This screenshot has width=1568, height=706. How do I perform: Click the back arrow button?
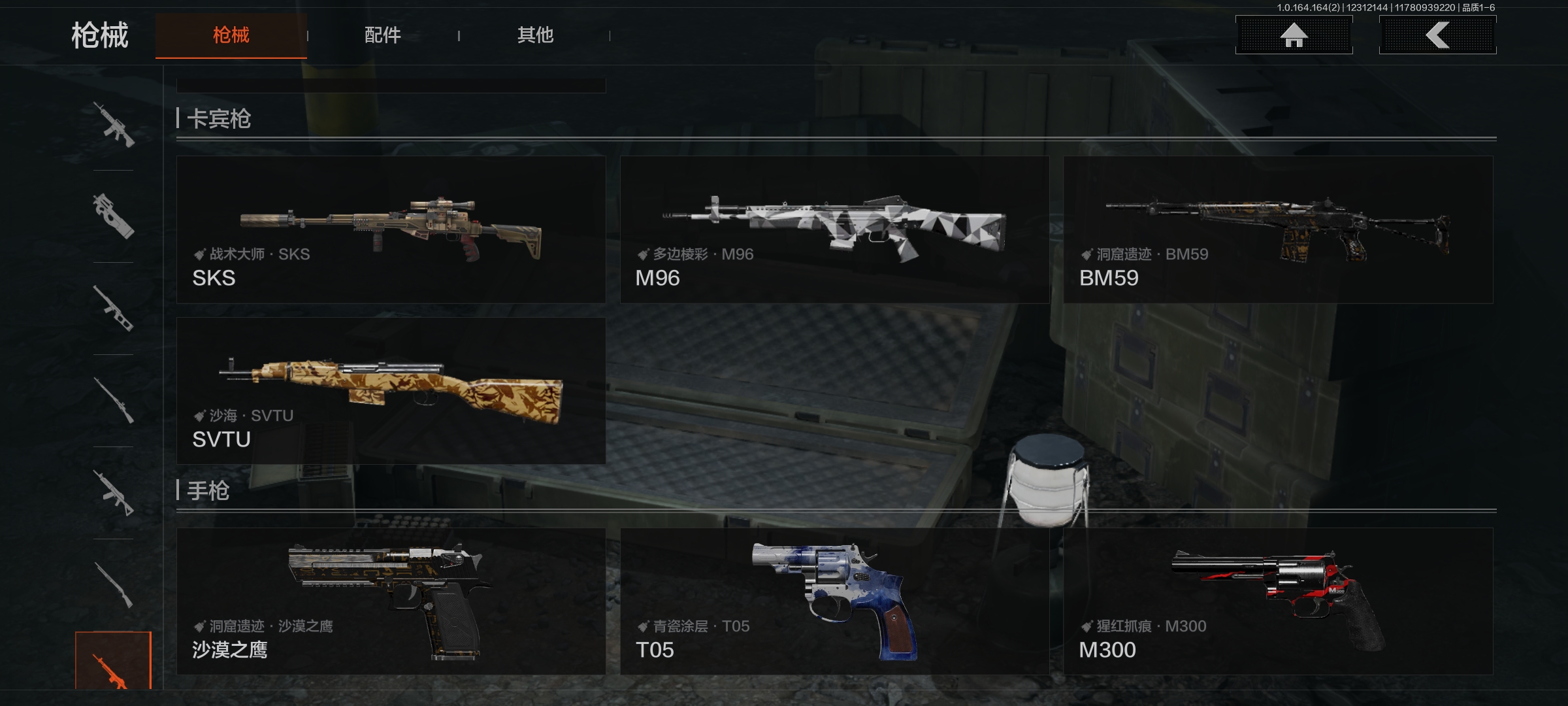pos(1437,35)
